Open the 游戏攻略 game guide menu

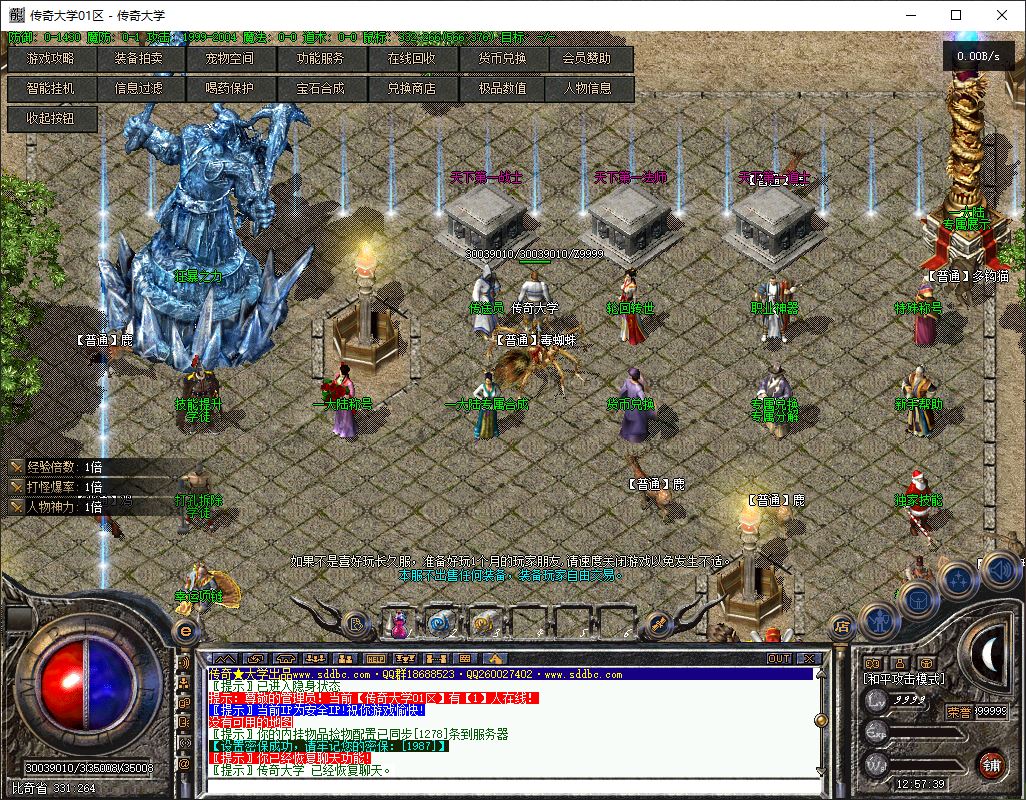tap(51, 58)
